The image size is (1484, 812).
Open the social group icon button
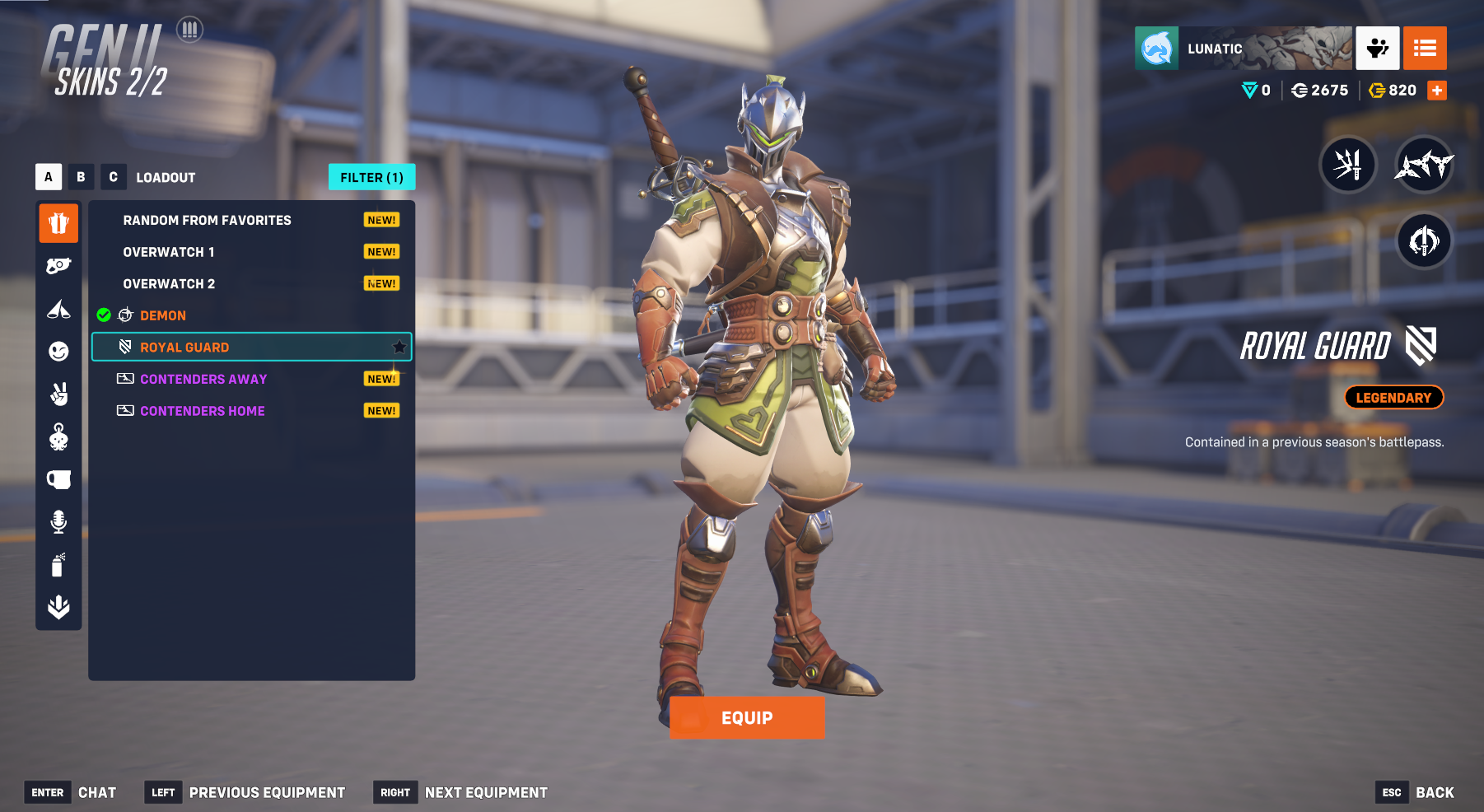(1377, 49)
